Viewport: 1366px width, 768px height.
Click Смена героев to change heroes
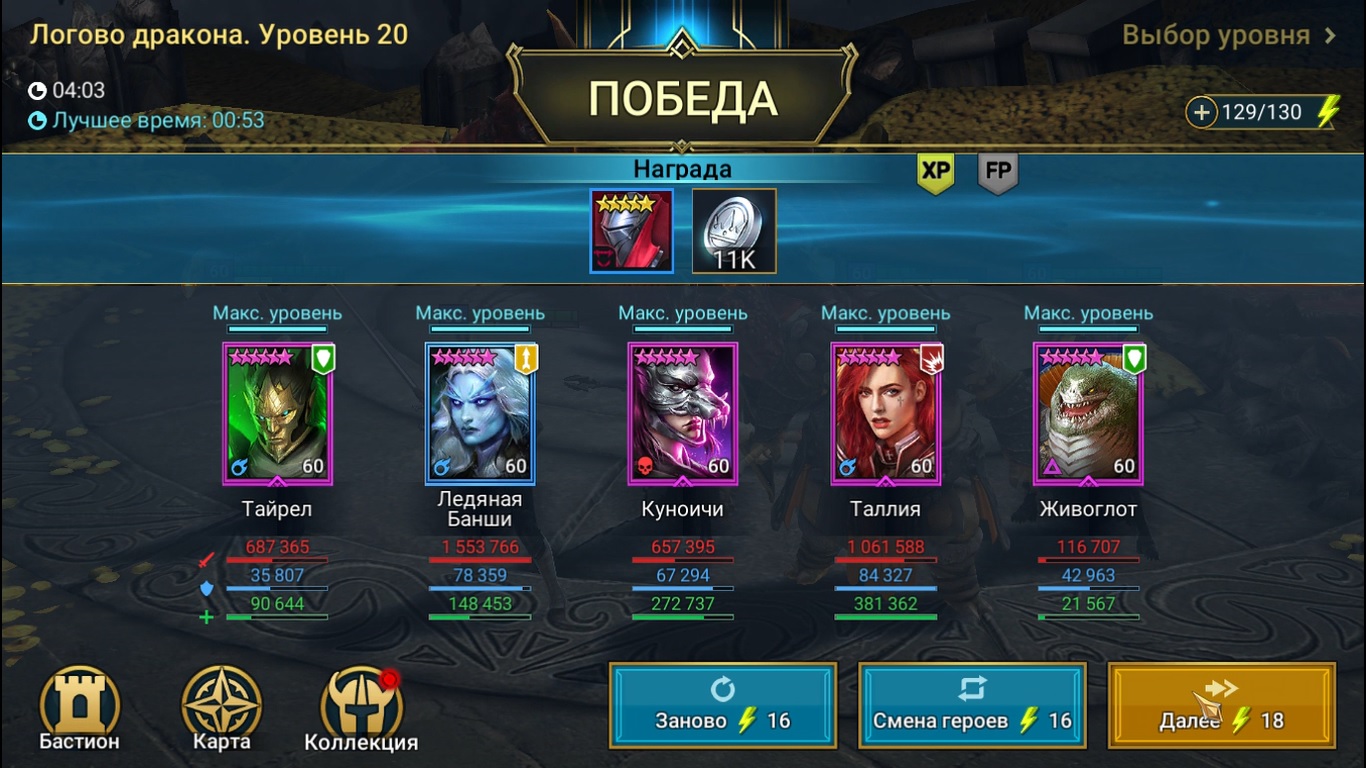pos(971,705)
